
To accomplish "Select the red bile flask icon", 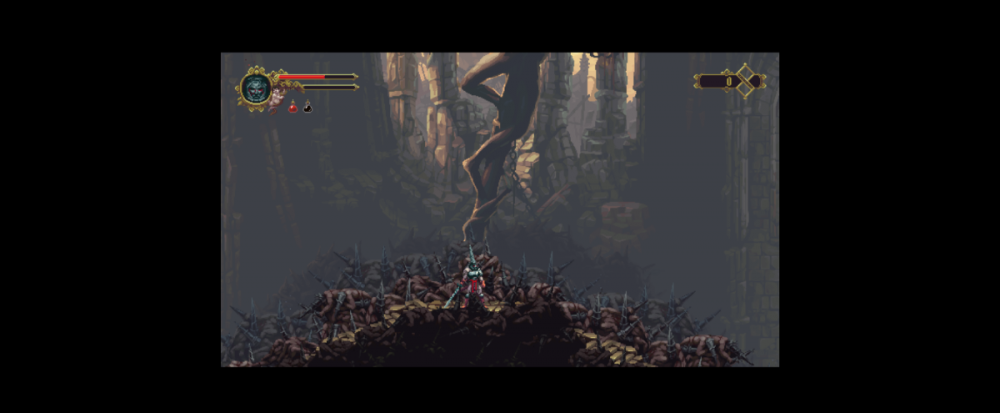I will (x=293, y=106).
